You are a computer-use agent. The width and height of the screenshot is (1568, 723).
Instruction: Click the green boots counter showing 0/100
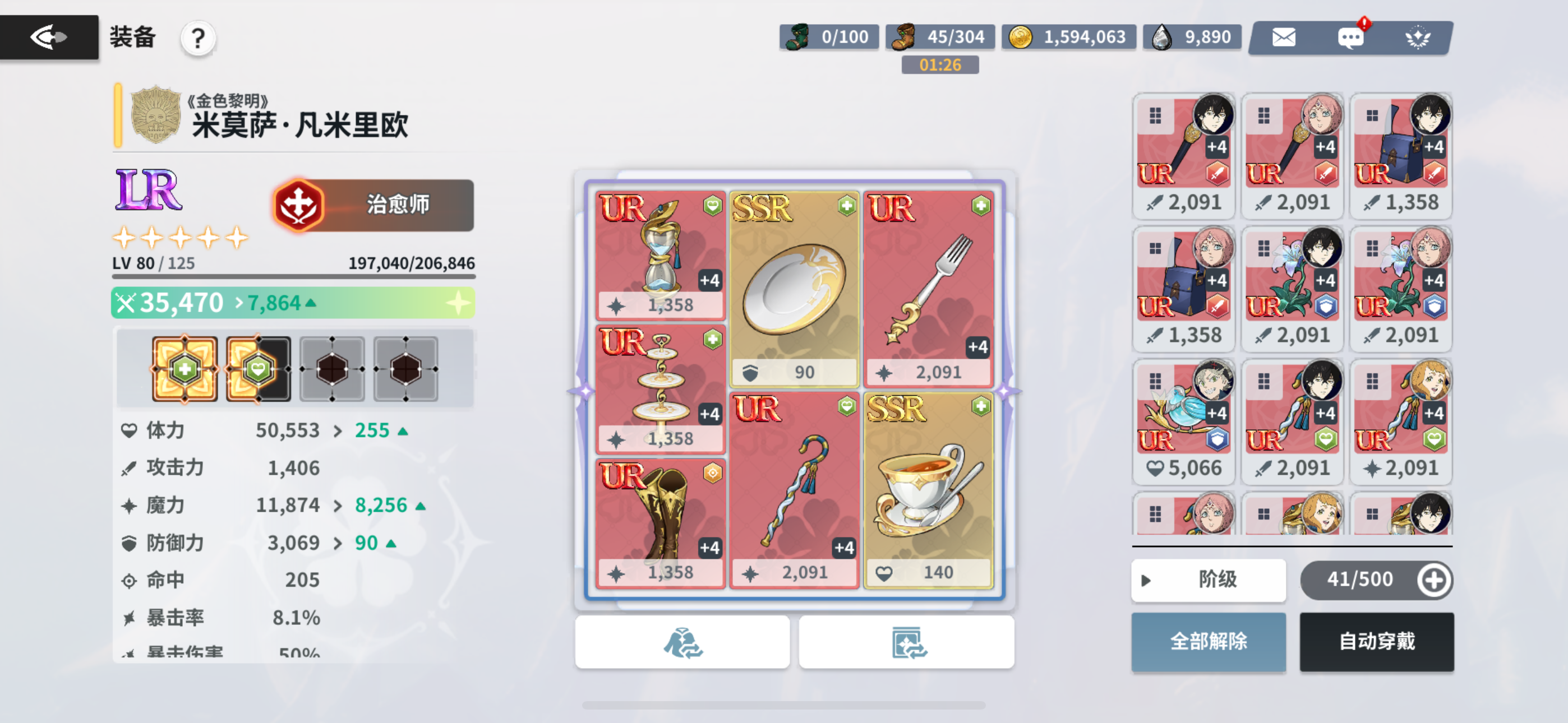[828, 36]
